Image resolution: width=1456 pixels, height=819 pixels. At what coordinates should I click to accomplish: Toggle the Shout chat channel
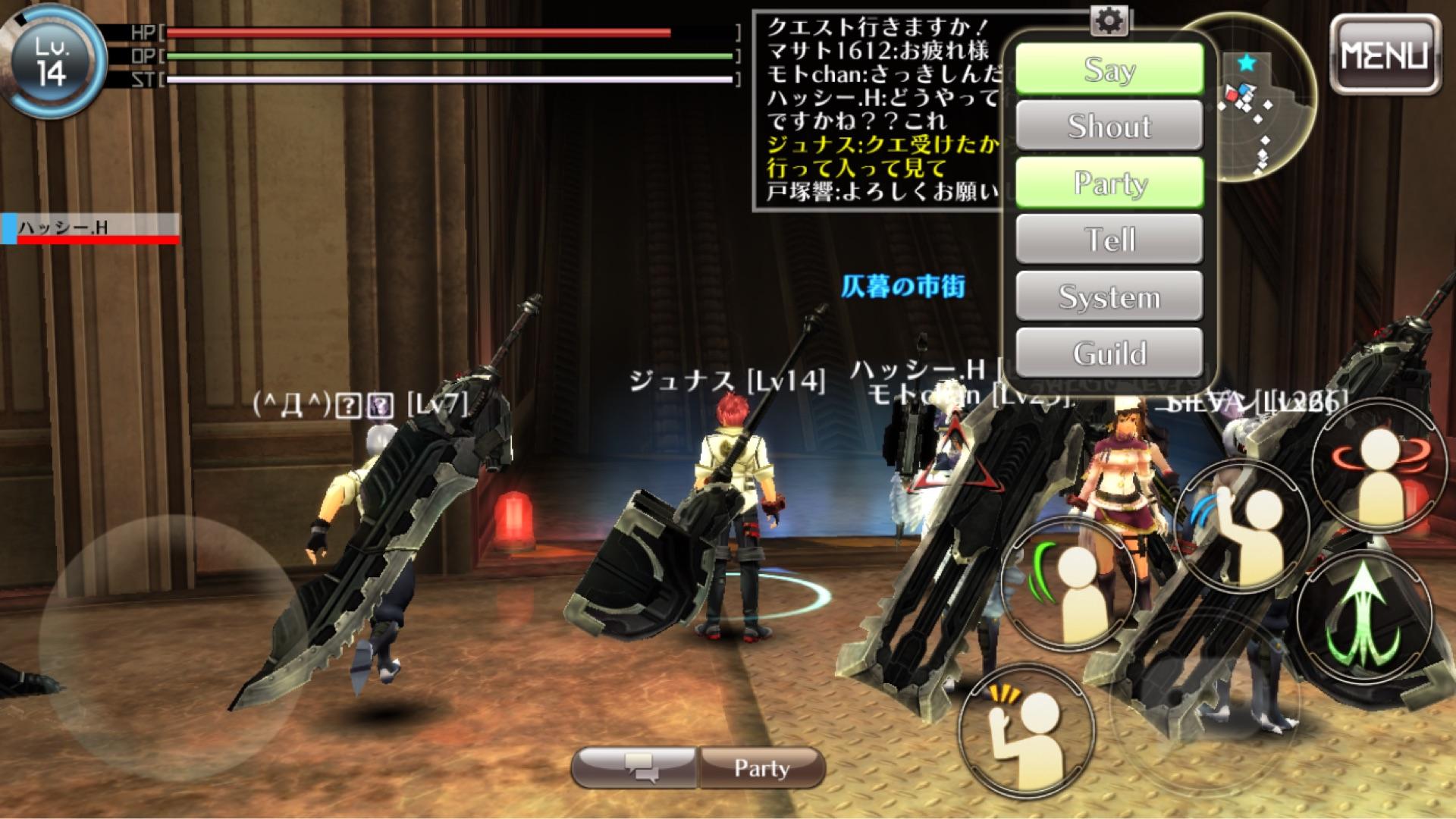point(1109,126)
